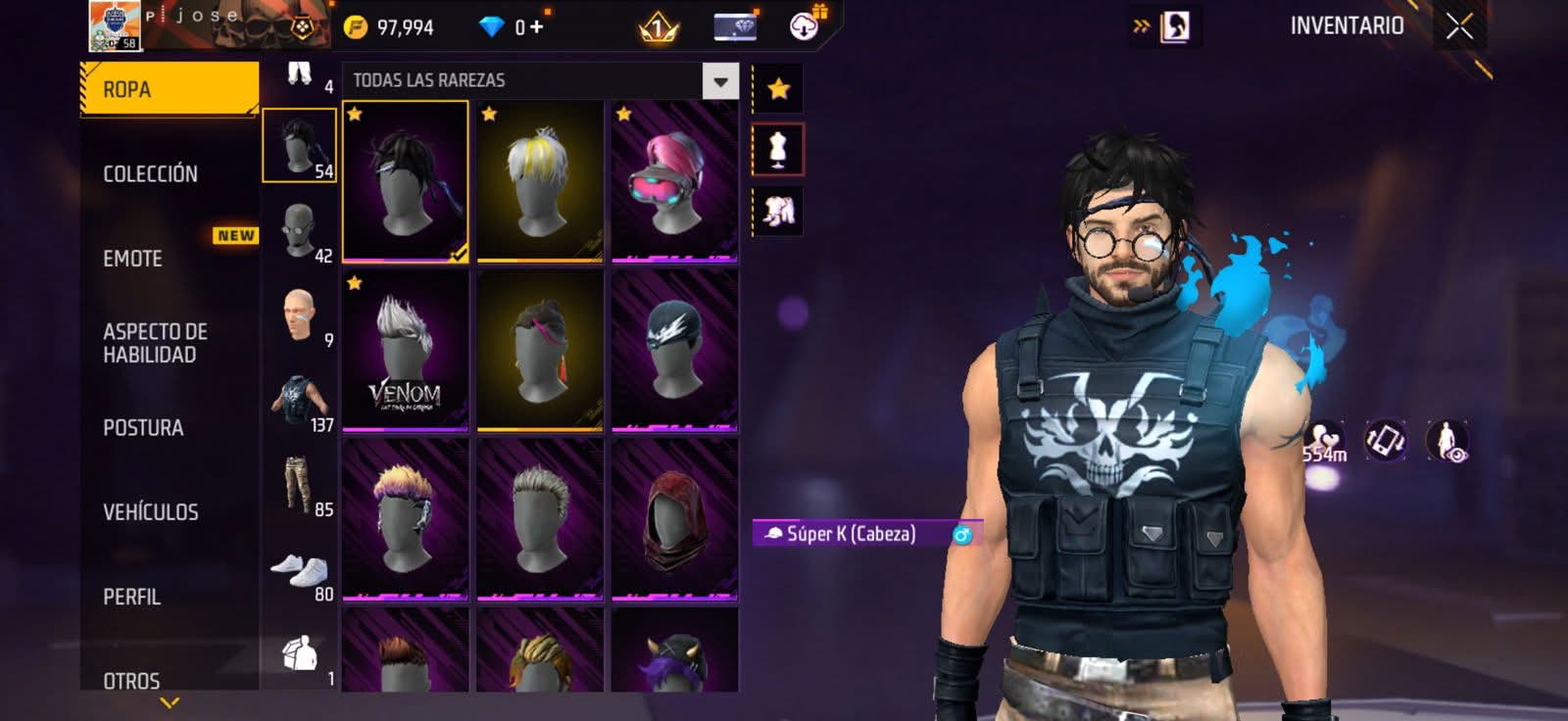
Task: Select the dark beanie with white mask headgear
Action: (674, 351)
